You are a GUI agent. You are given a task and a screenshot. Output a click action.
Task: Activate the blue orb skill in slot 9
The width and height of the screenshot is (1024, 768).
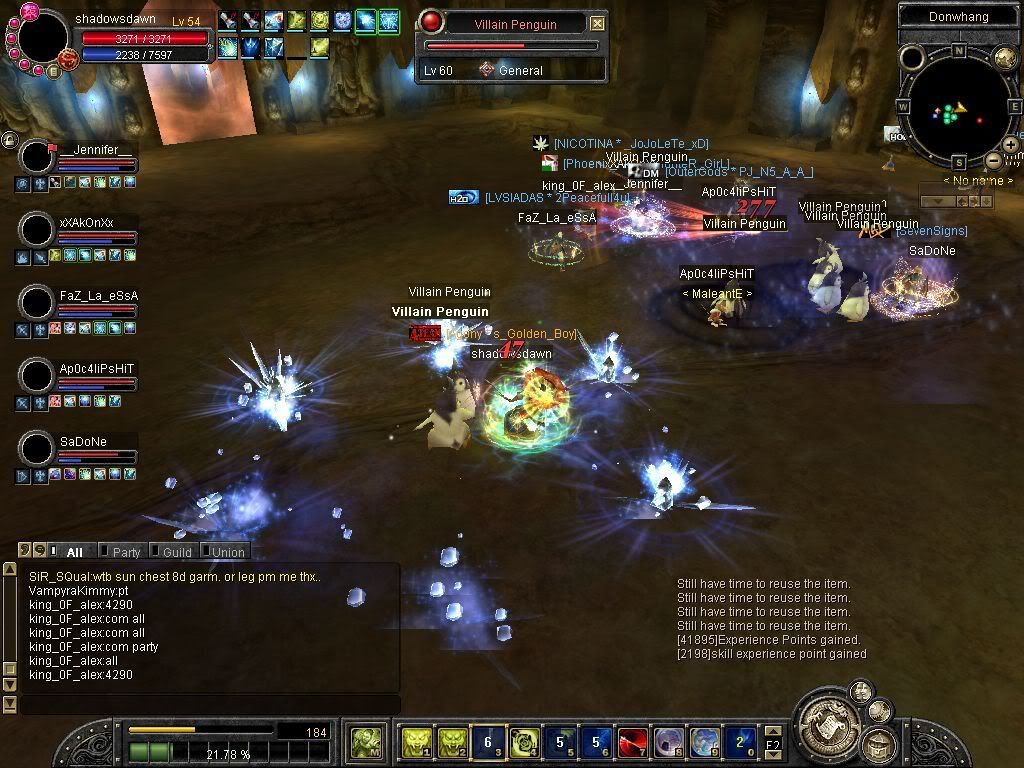pos(704,743)
